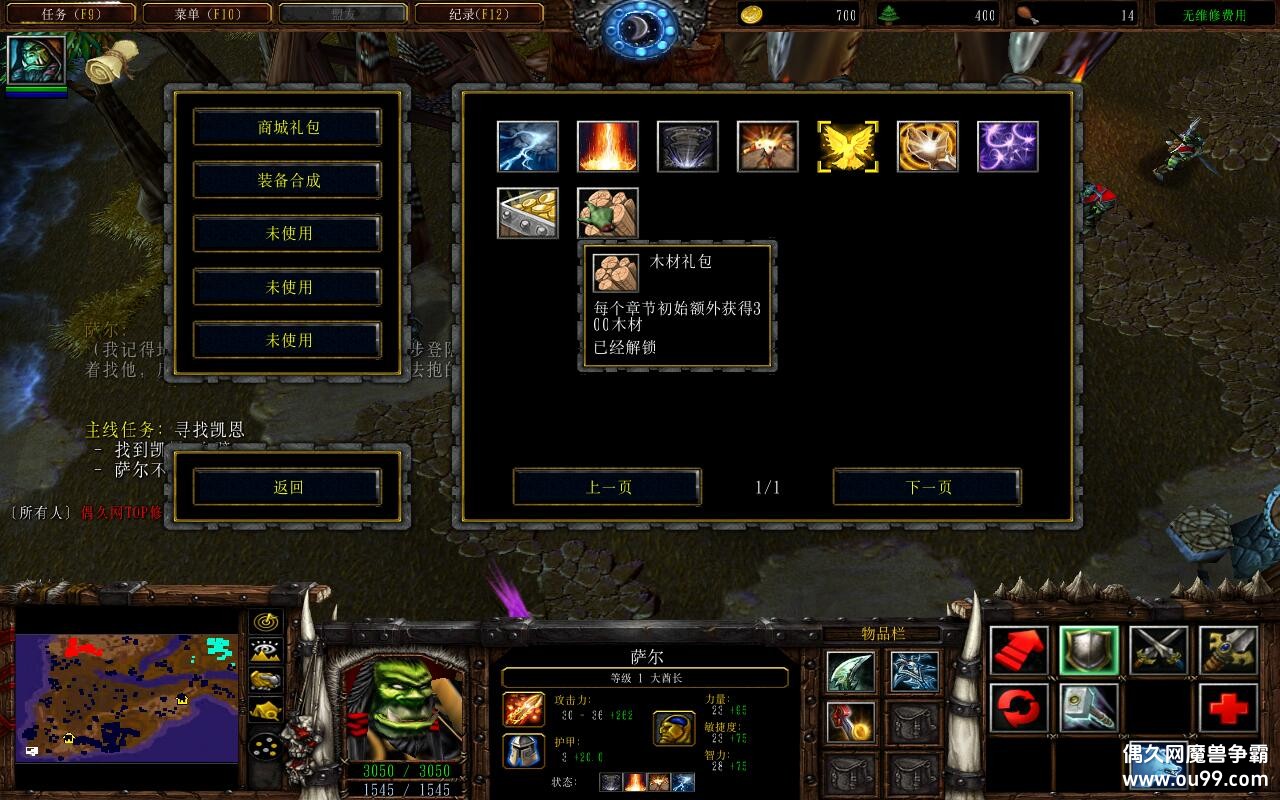Screen dimensions: 1280x800
Task: Select the wood gift package (木材礼包) icon
Action: pyautogui.click(x=607, y=212)
